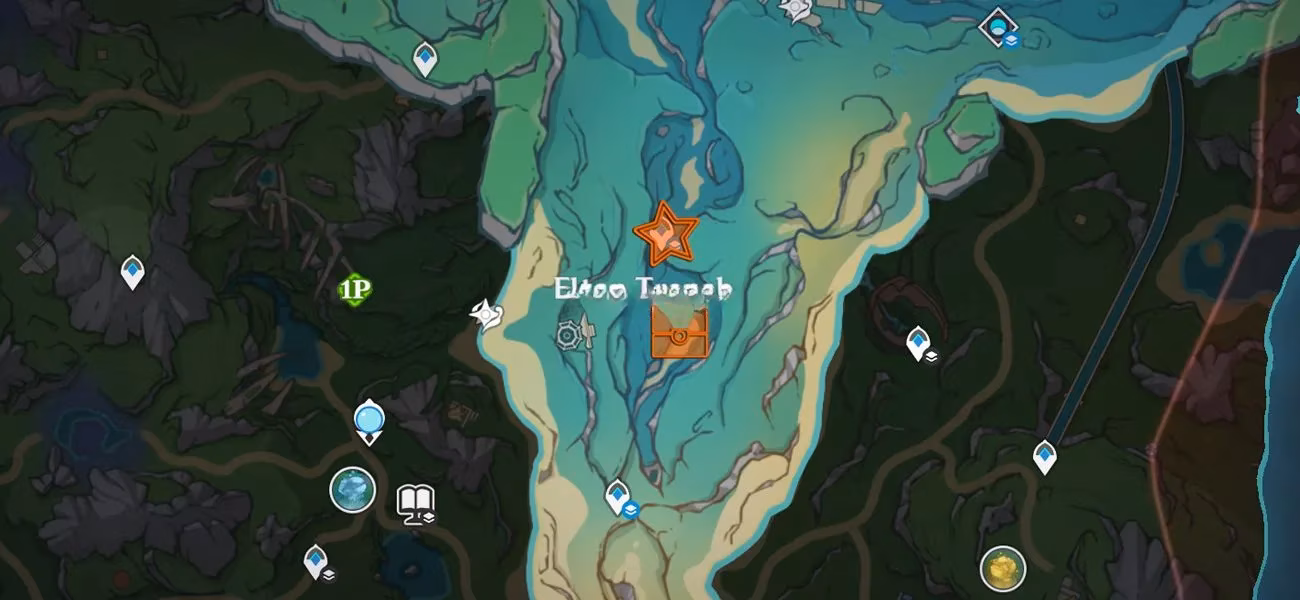Select the golden round boss icon
The height and width of the screenshot is (600, 1300).
(x=1002, y=568)
